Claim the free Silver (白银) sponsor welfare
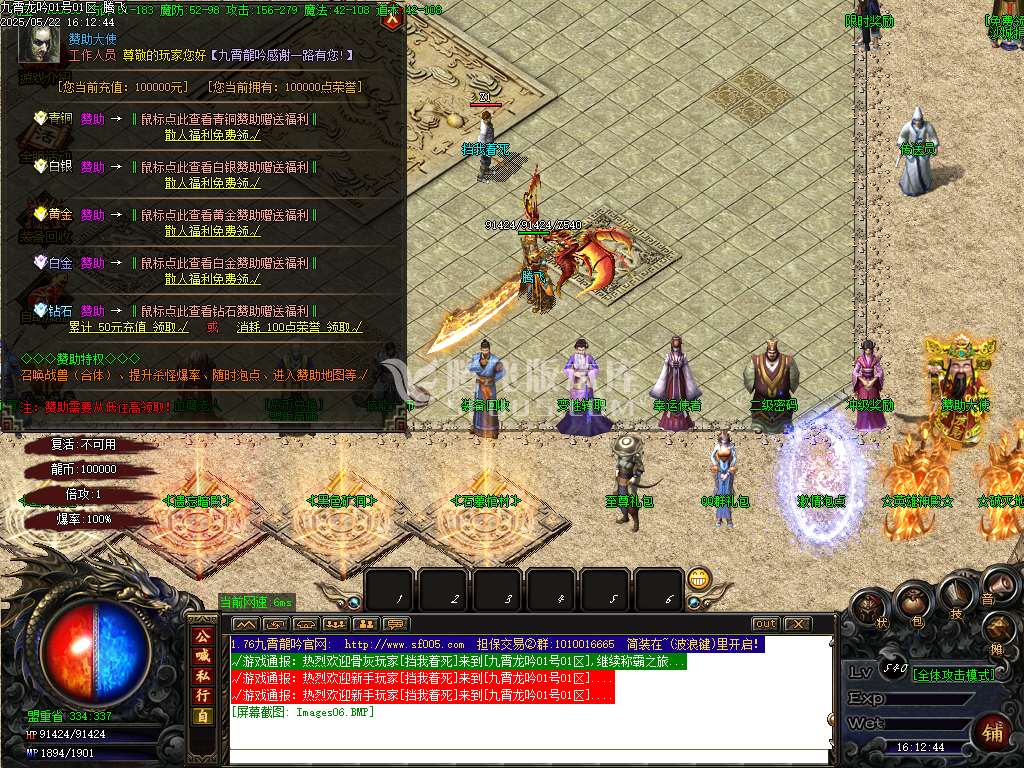Screen dimensions: 1024x768 pos(212,183)
